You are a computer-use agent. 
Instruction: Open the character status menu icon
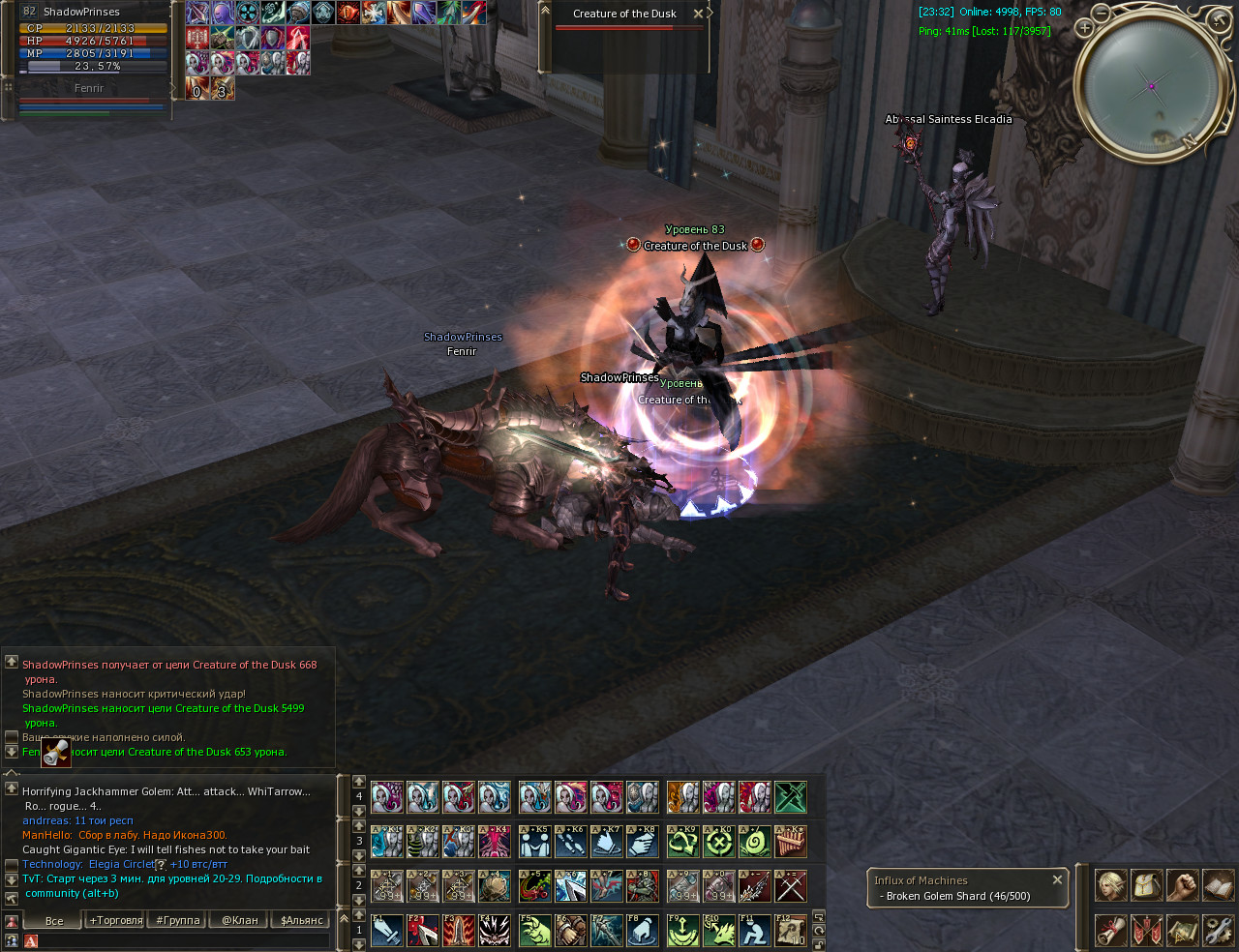(x=1110, y=885)
